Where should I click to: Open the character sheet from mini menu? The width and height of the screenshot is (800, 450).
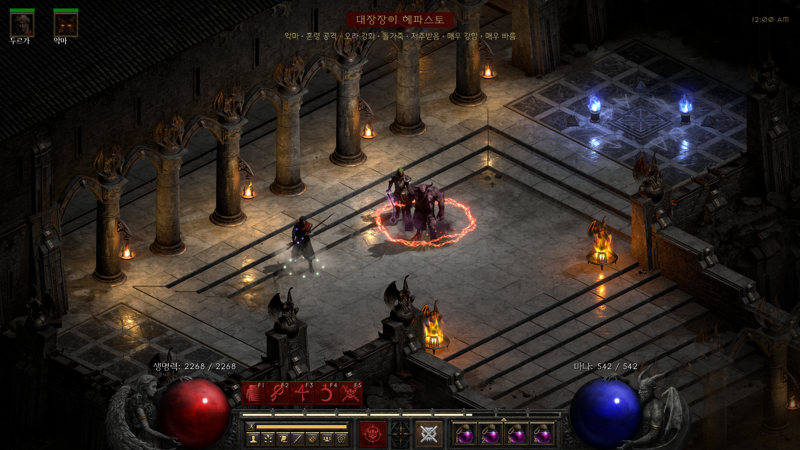pos(254,439)
